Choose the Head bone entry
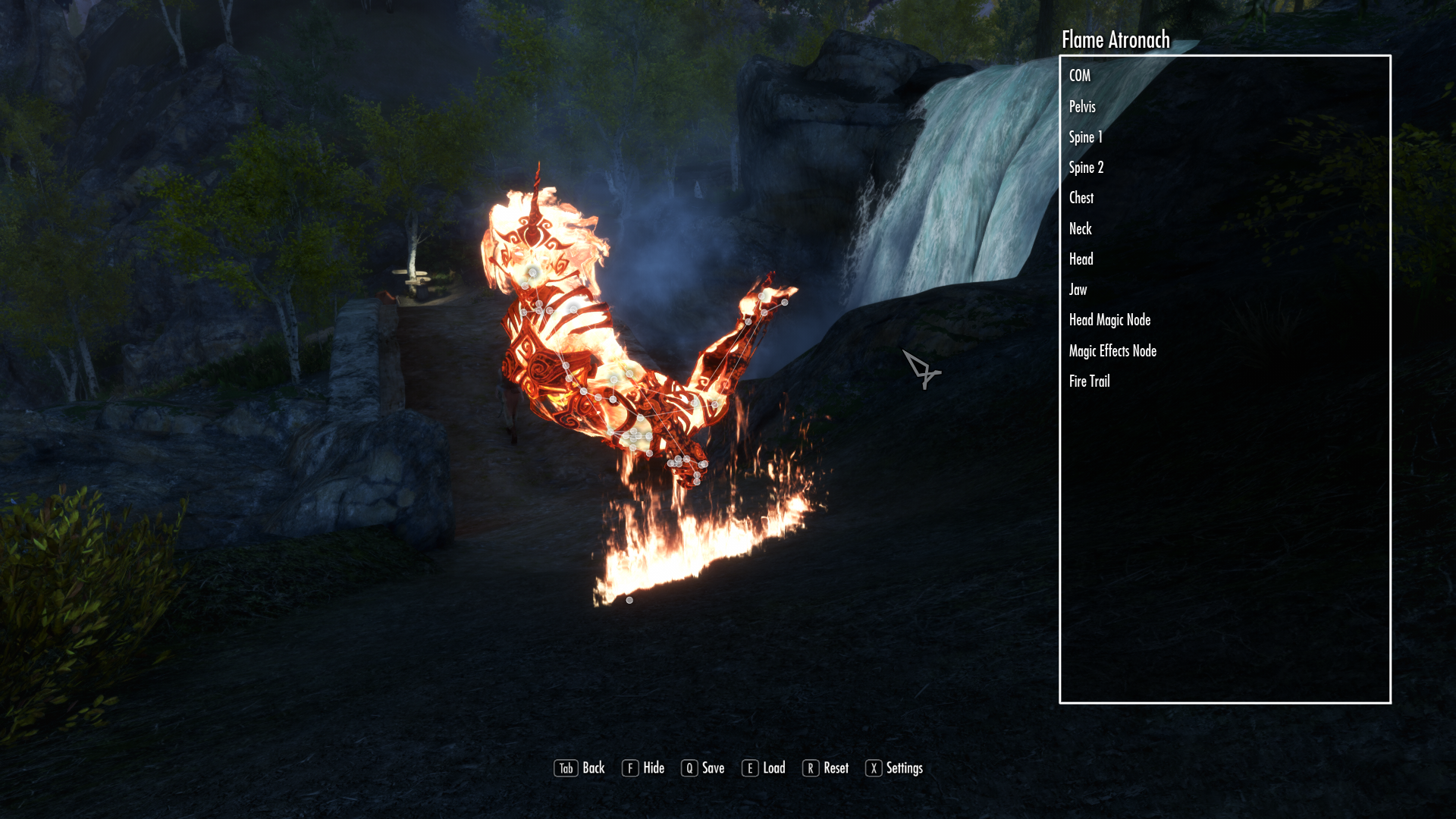Screen dimensions: 1456x819 (1081, 259)
